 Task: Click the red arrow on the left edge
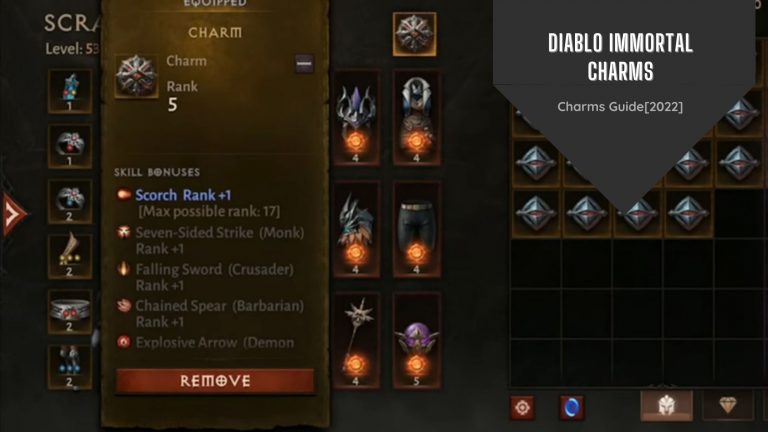pos(13,213)
